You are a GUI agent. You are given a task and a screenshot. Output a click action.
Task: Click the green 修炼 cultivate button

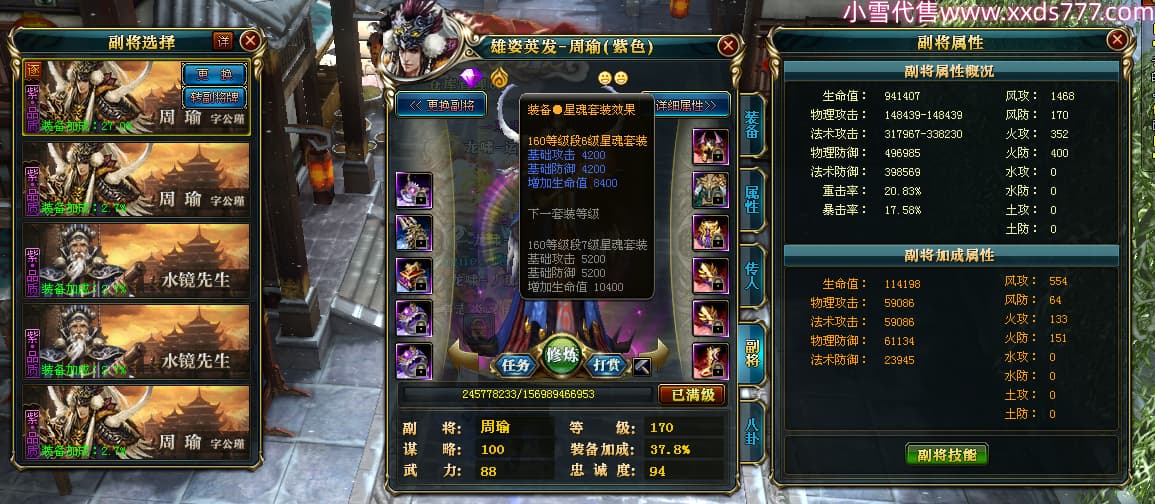tap(562, 357)
